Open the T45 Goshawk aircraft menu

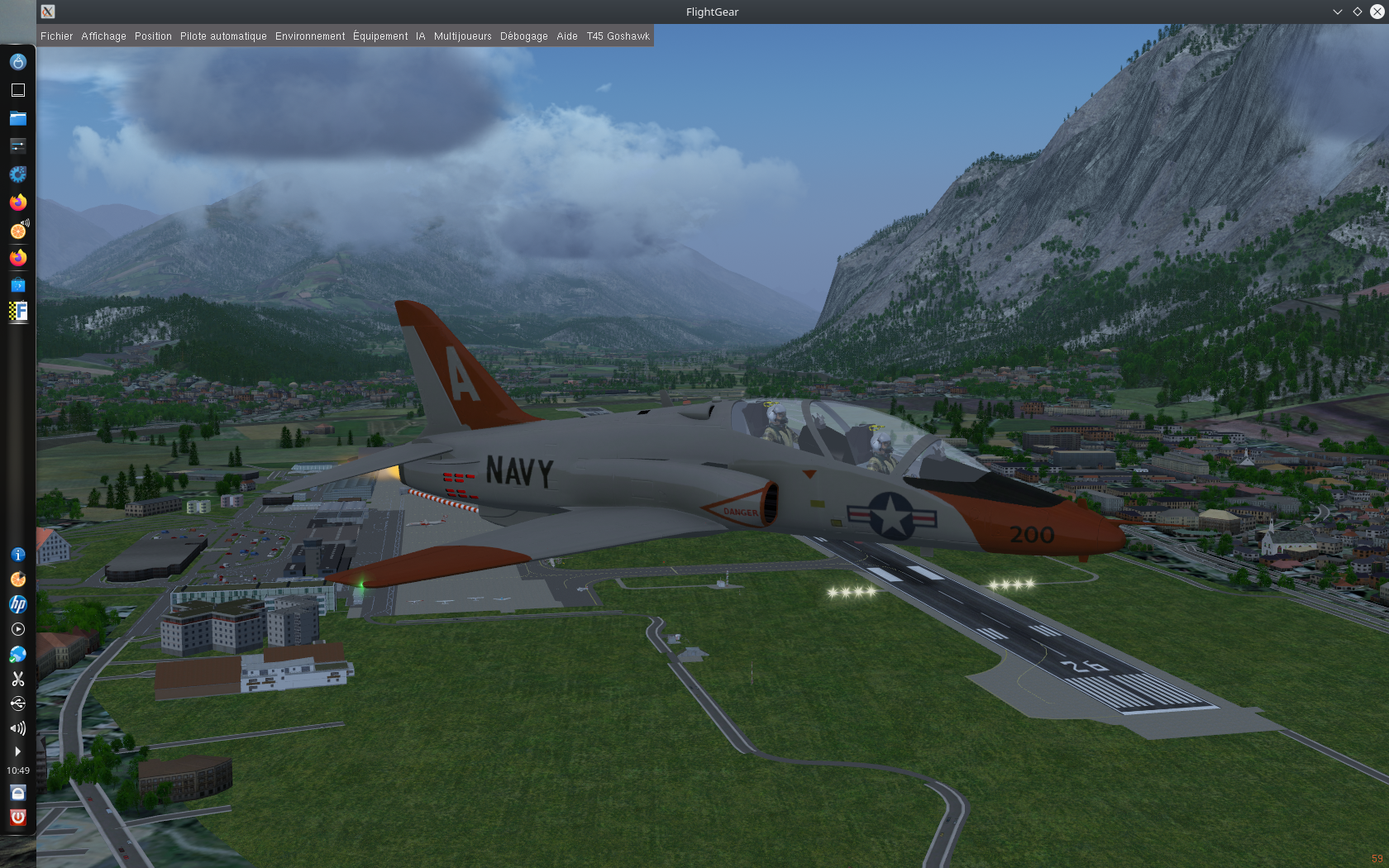618,36
